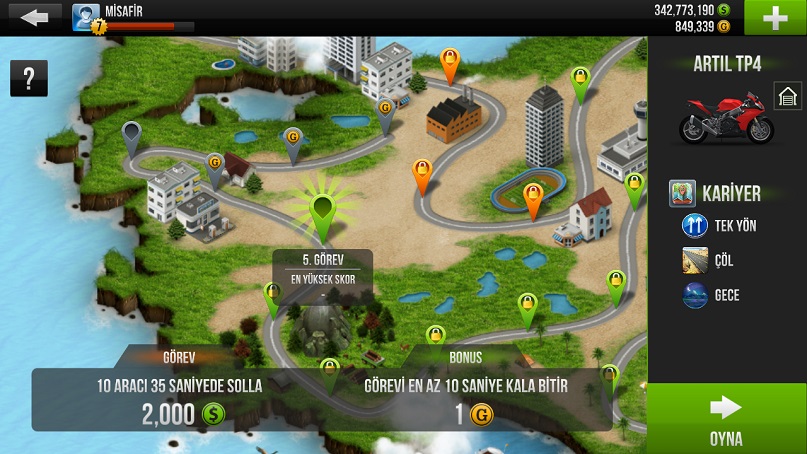Tap the green plus to add currency

776,19
